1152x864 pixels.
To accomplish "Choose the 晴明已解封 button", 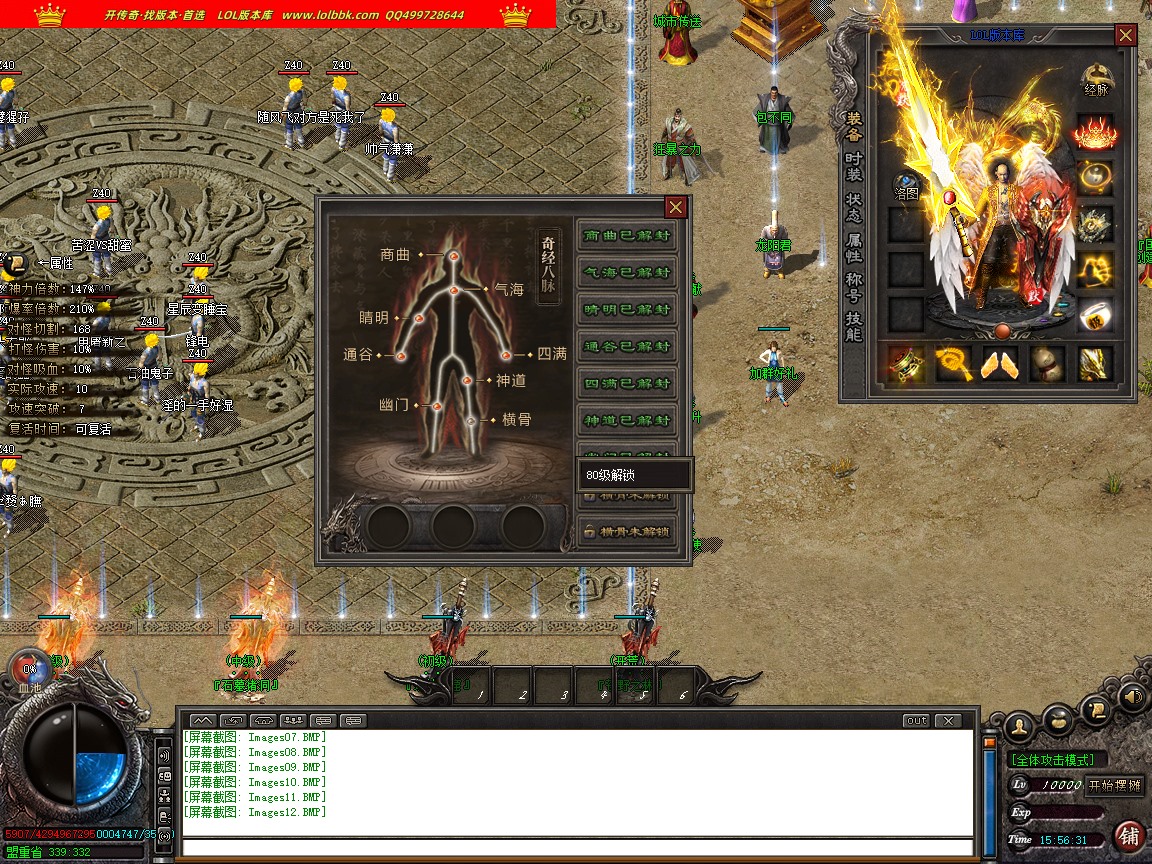I will pyautogui.click(x=627, y=310).
